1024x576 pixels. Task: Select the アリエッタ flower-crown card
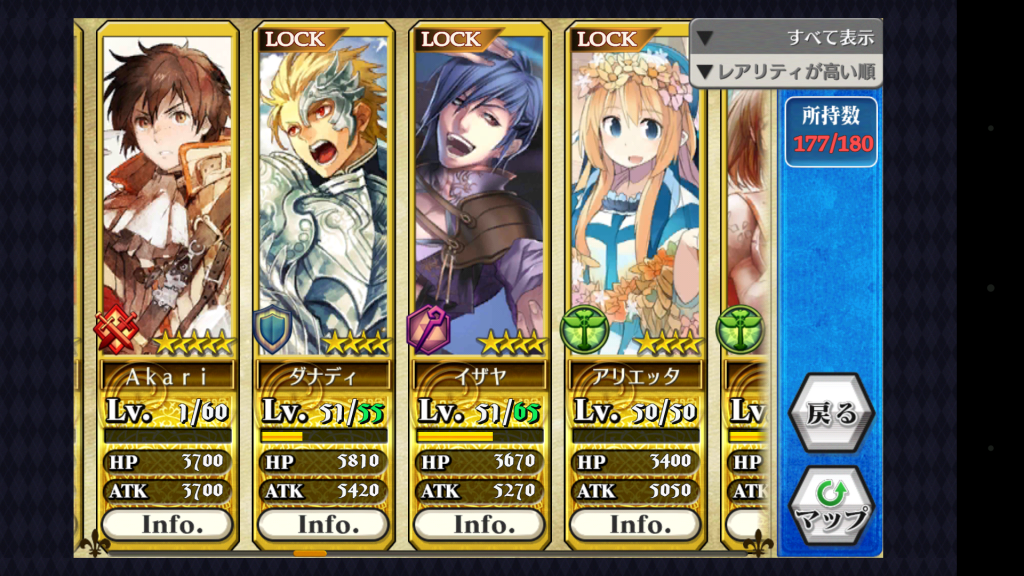coord(635,200)
